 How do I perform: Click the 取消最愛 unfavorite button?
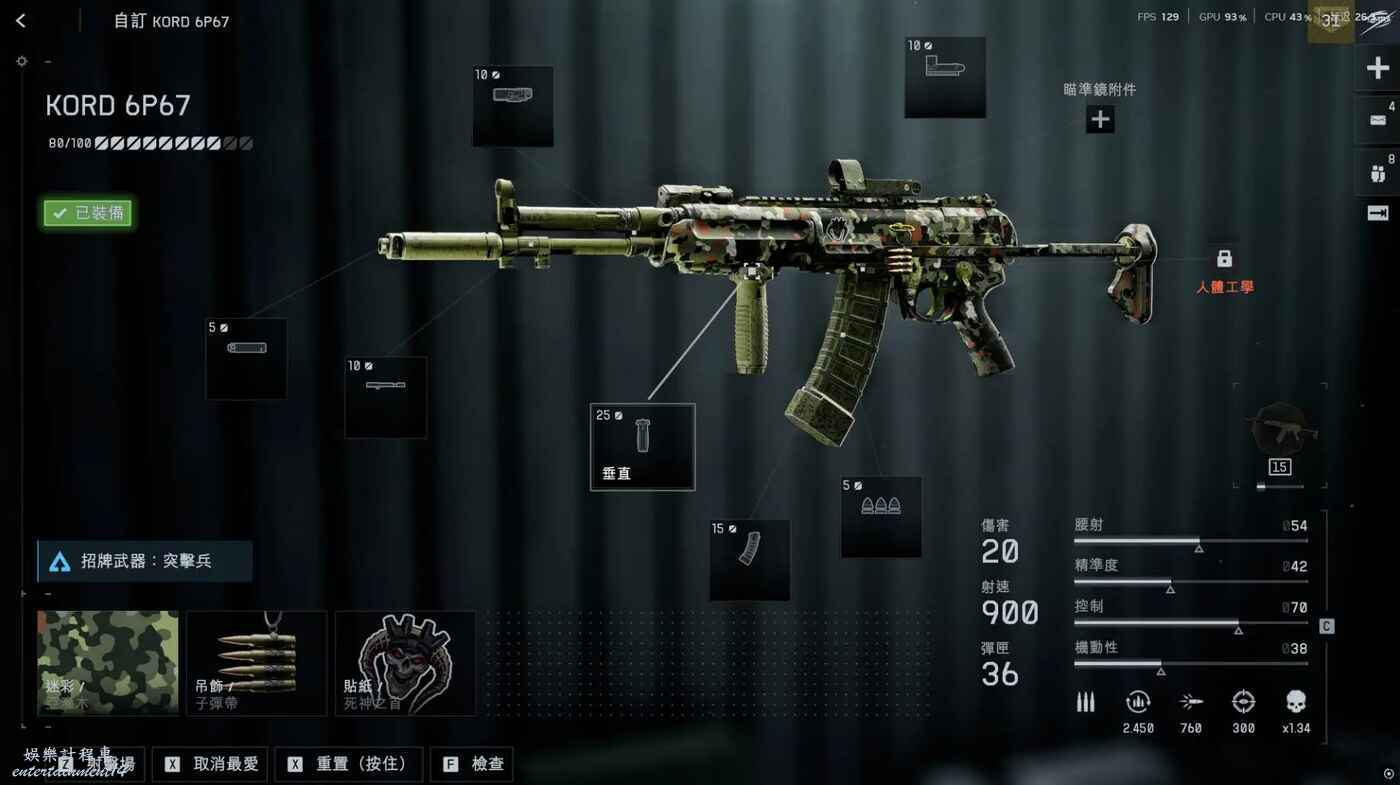coord(213,764)
